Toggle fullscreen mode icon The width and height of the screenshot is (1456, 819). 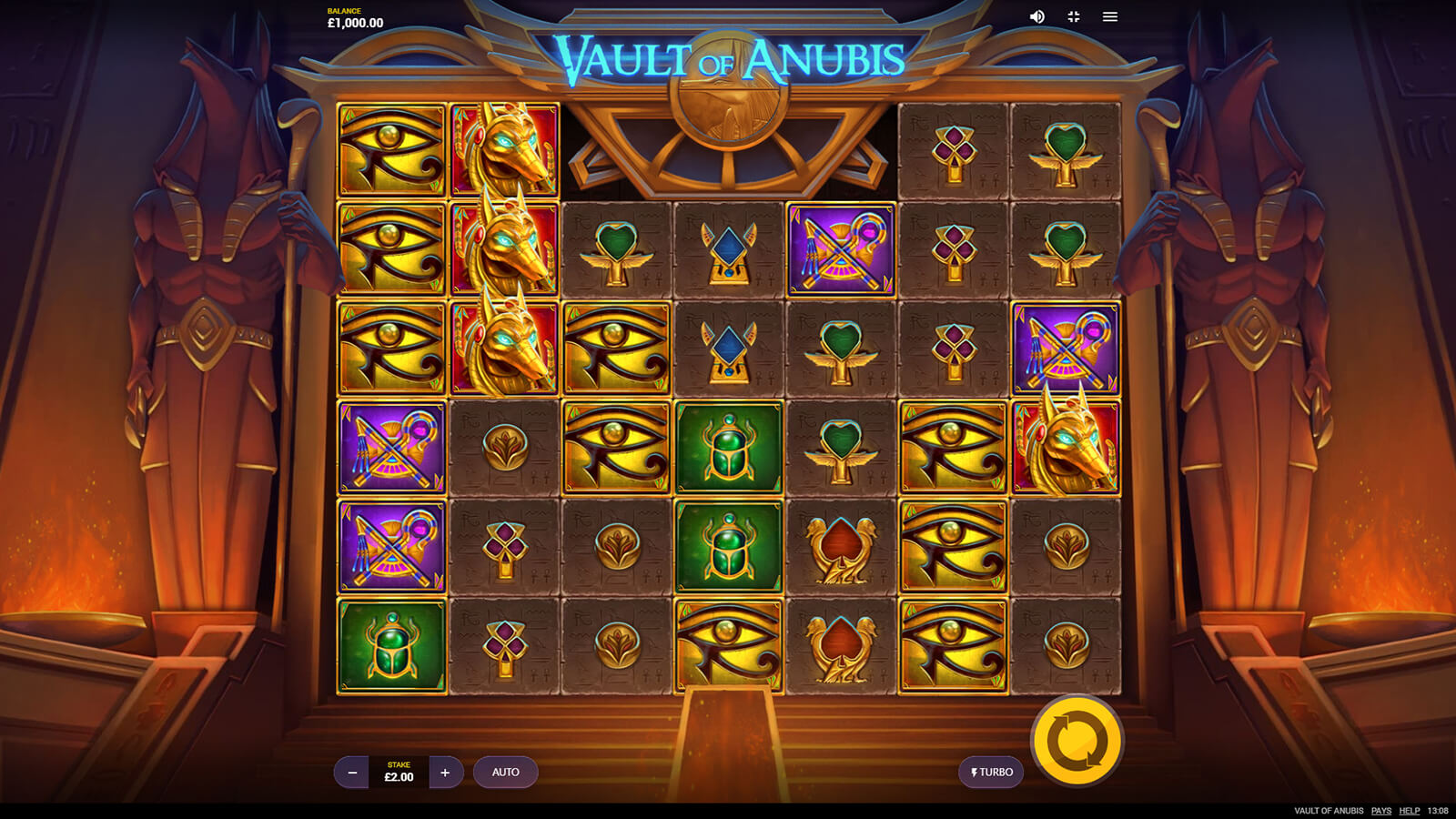(1074, 16)
